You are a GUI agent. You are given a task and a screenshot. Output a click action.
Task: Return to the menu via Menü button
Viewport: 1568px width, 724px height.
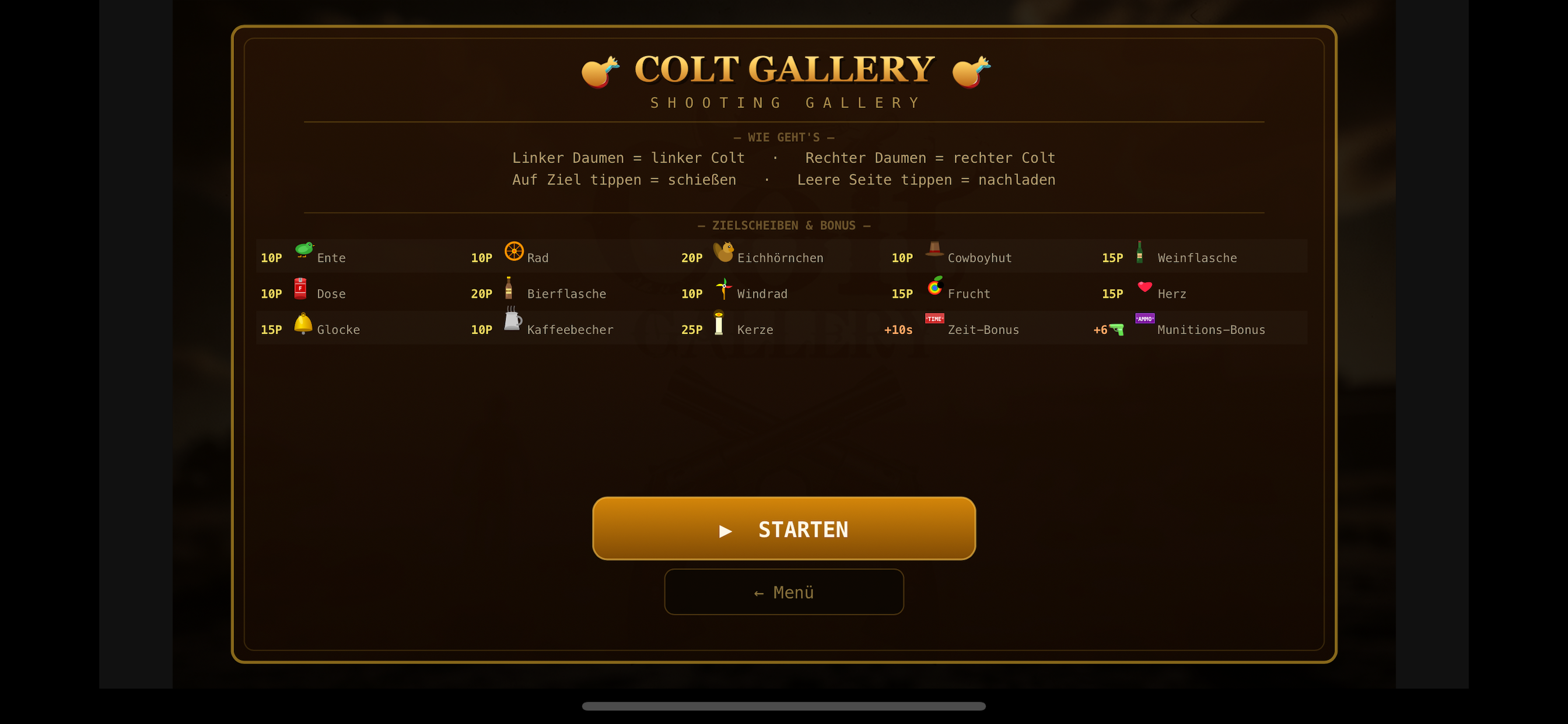pos(784,591)
